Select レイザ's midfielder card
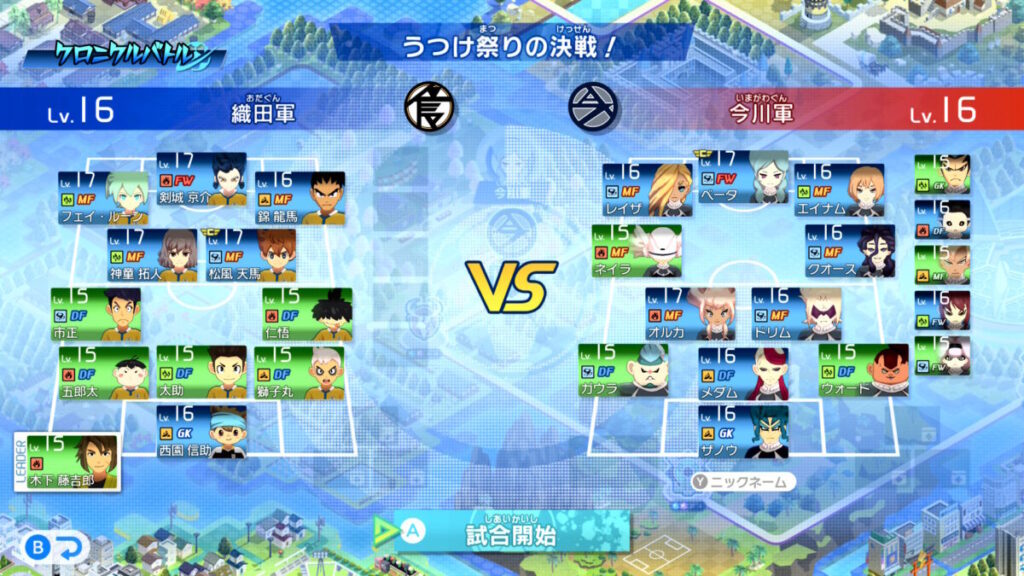 pos(647,190)
